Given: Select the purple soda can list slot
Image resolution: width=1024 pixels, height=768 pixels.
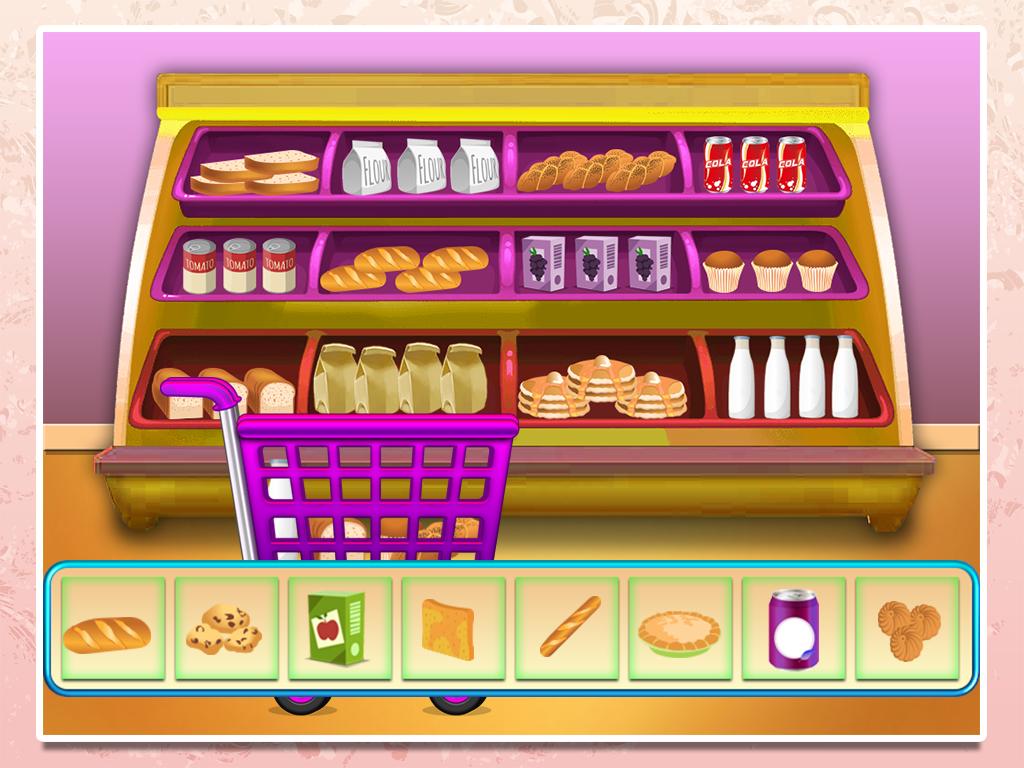Looking at the screenshot, I should (794, 628).
